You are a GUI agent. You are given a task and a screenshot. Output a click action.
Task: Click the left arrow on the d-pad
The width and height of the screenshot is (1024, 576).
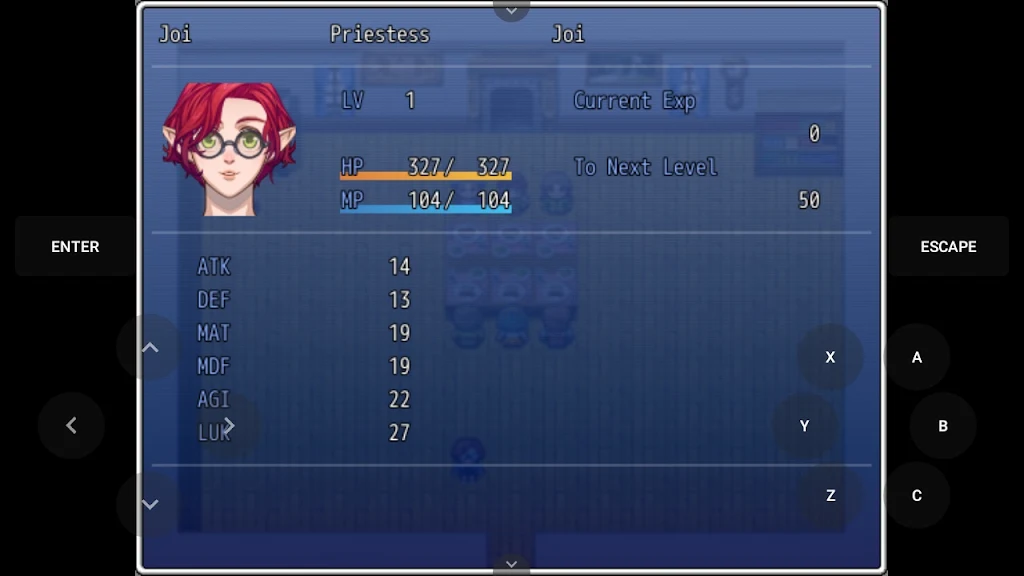71,426
